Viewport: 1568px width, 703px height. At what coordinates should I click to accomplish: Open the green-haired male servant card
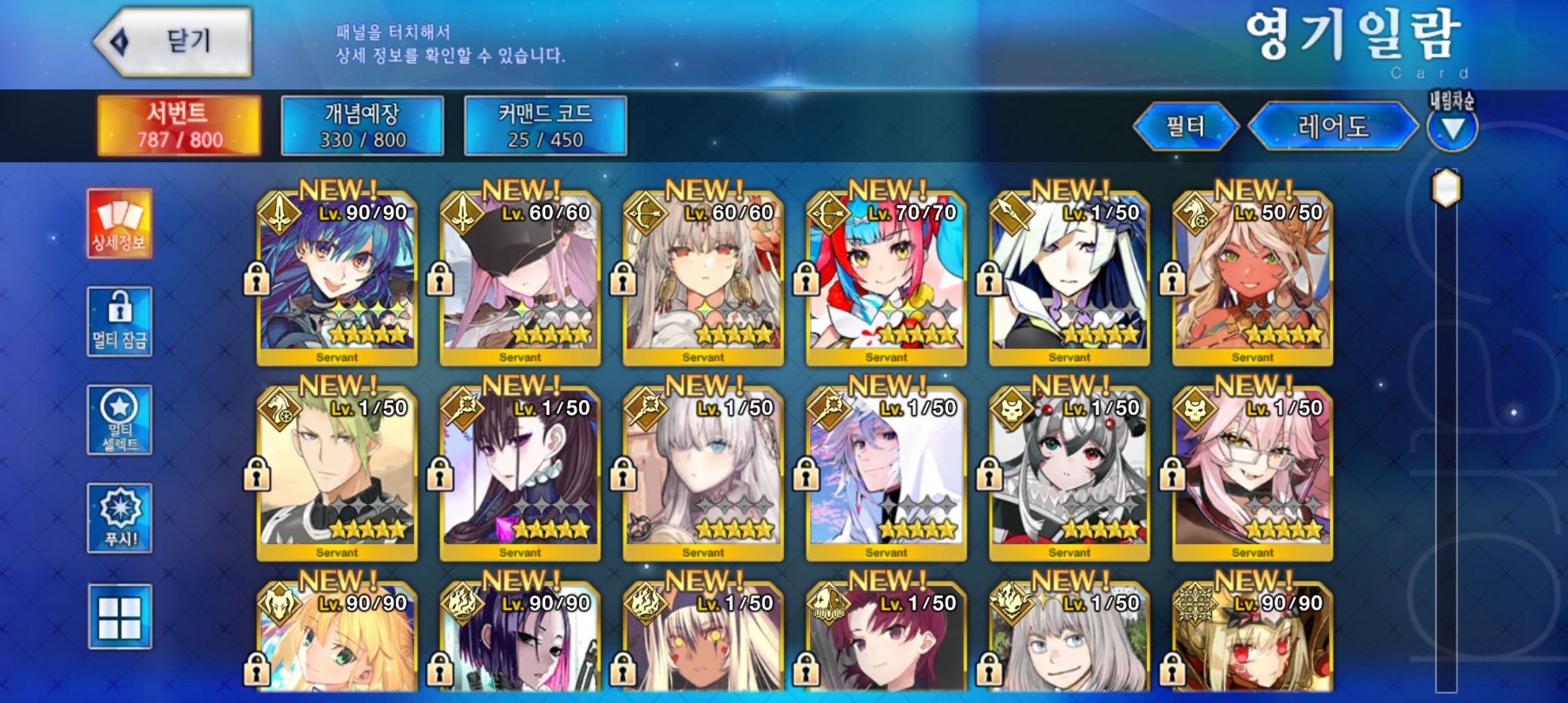[x=337, y=473]
